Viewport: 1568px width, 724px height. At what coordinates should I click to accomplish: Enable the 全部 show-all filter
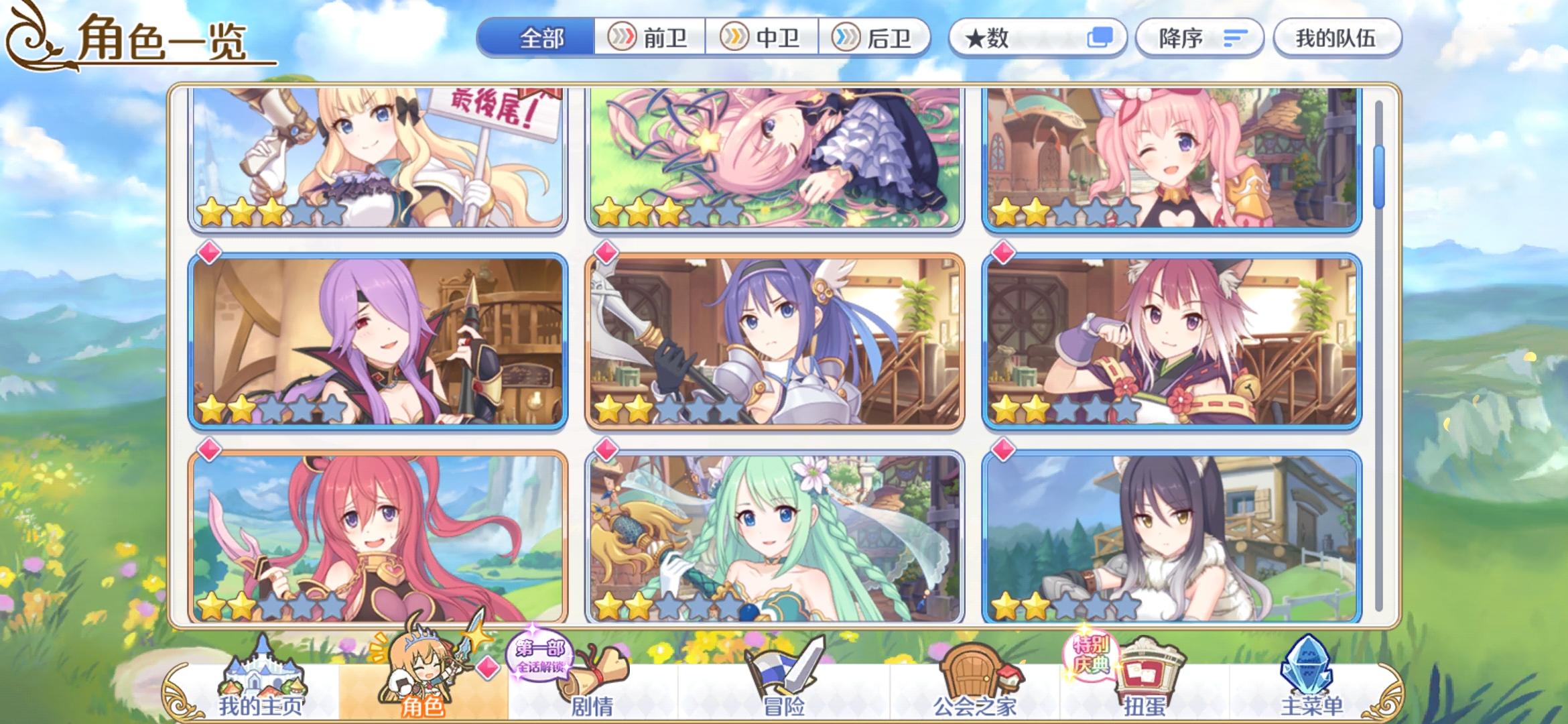540,38
